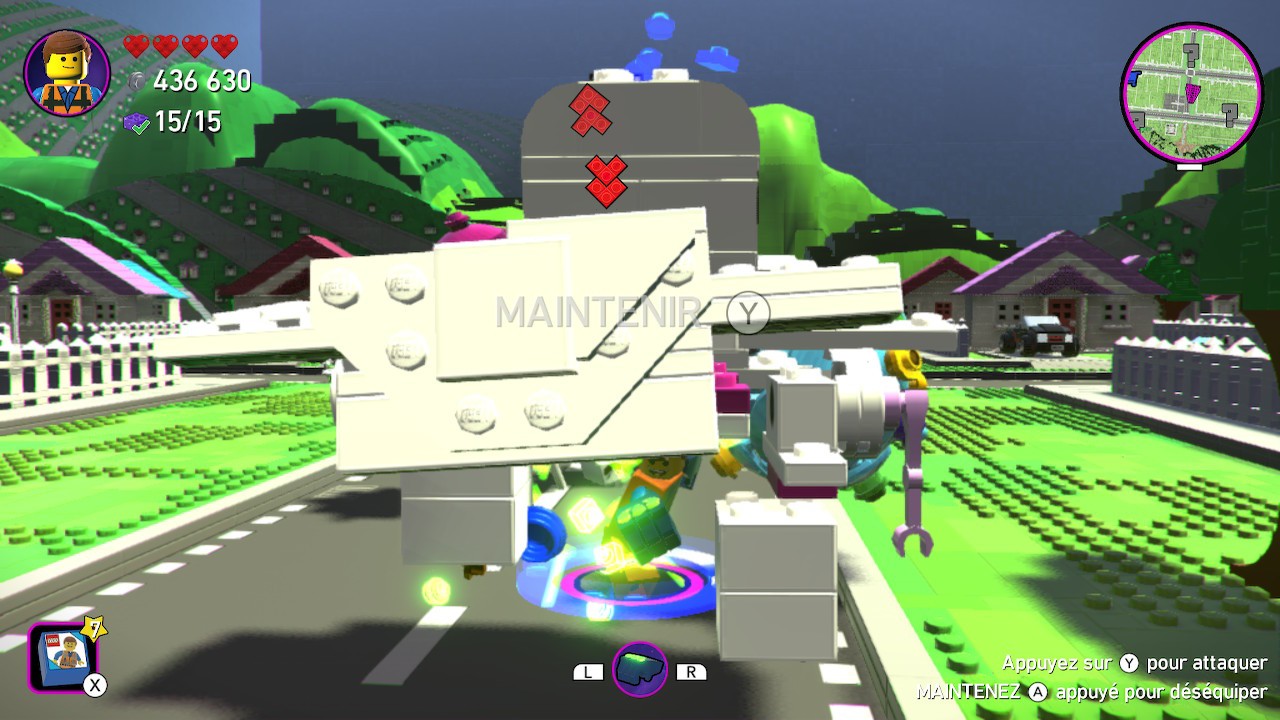Click the rightmost heart of the health display

coord(222,46)
